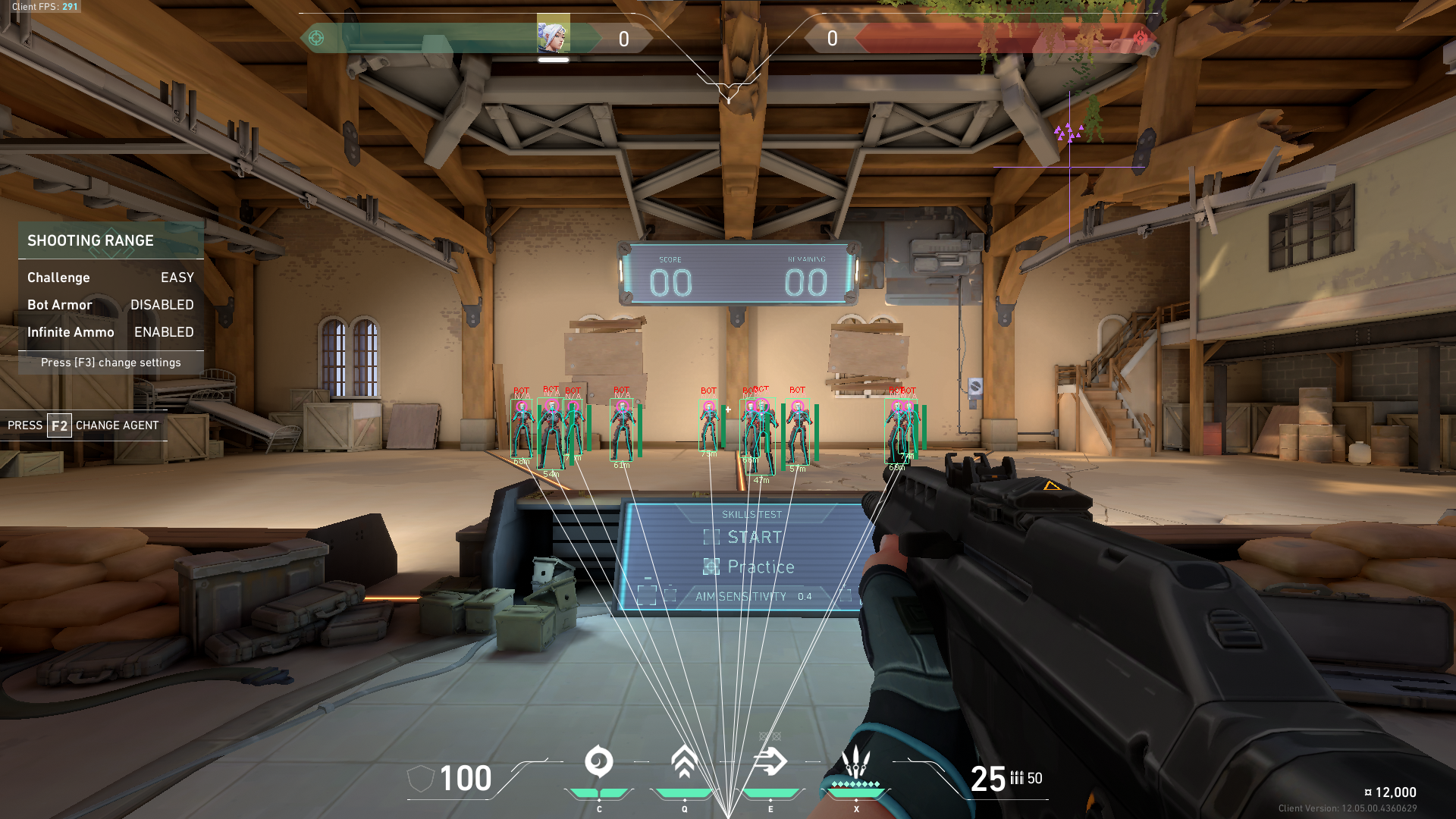Disable the Infinite Ammo setting

163,332
